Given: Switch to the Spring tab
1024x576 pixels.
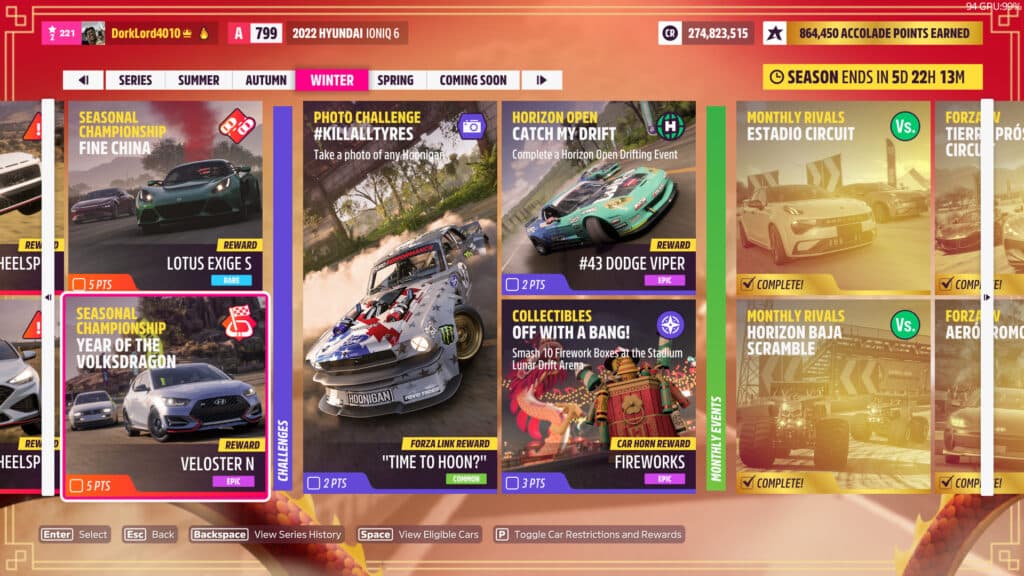Looking at the screenshot, I should pos(396,80).
